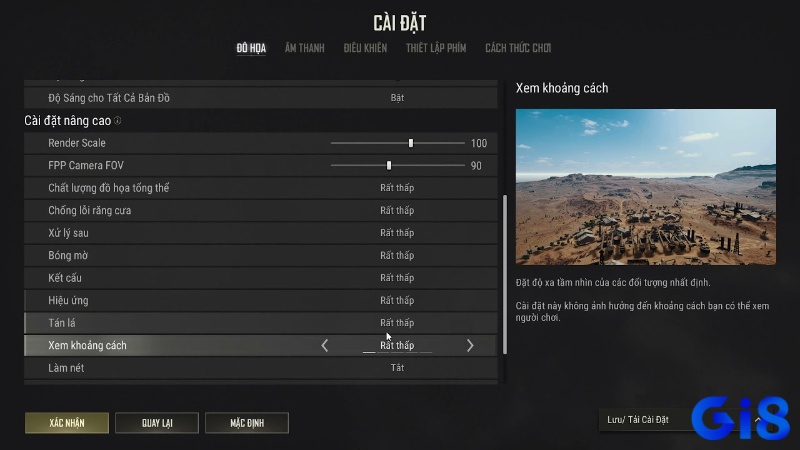Click the FPP Camera FOV slider handle
The width and height of the screenshot is (800, 450).
389,165
